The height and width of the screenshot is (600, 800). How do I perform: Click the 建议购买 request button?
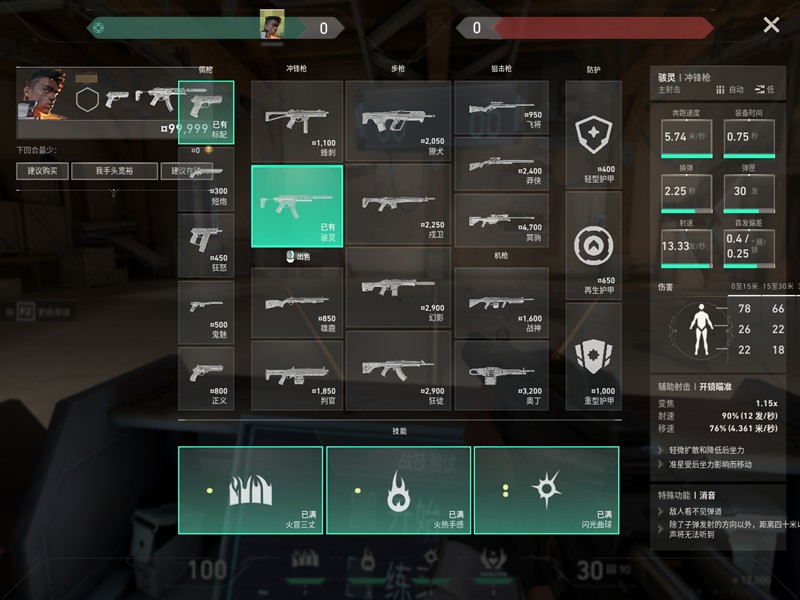coord(42,171)
